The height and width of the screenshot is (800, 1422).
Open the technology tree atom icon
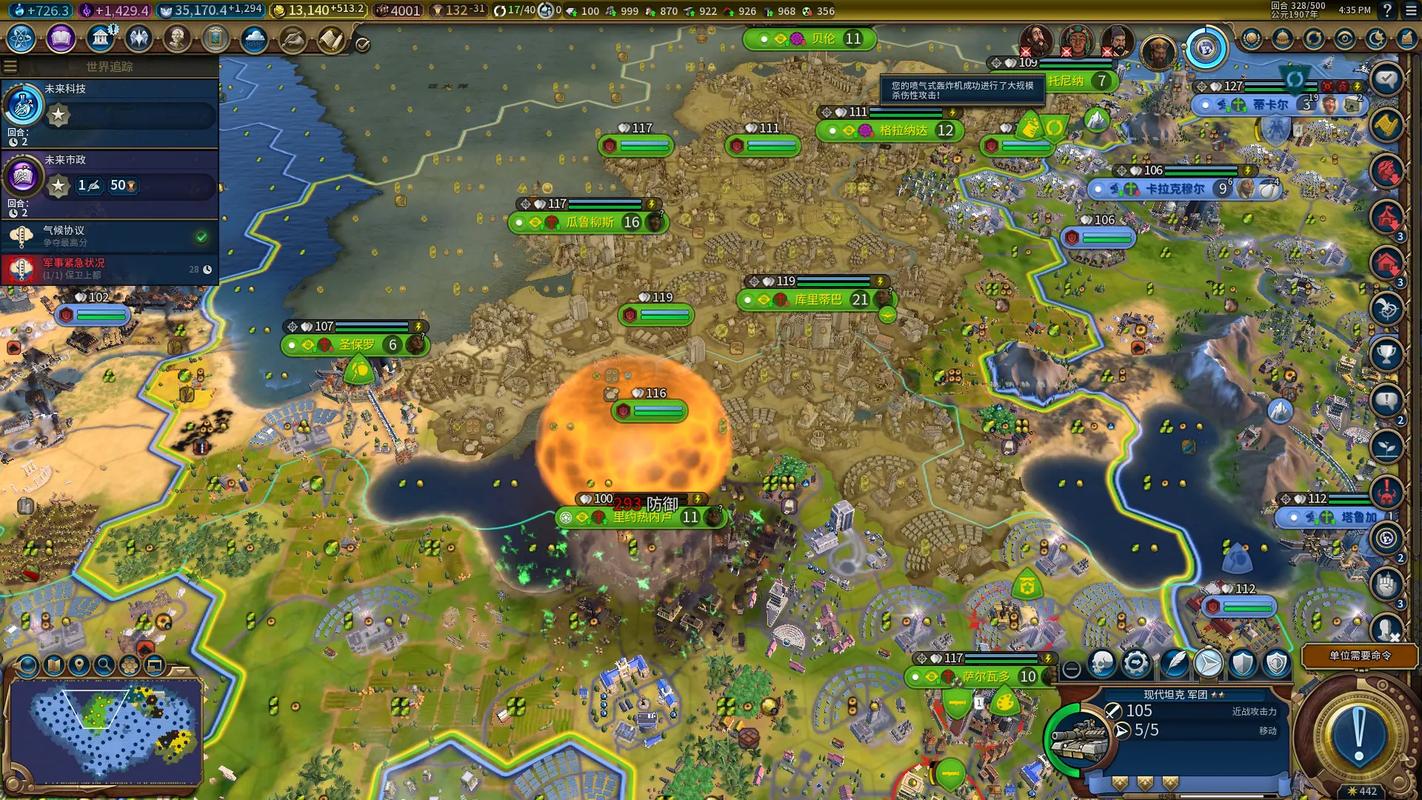pyautogui.click(x=21, y=39)
